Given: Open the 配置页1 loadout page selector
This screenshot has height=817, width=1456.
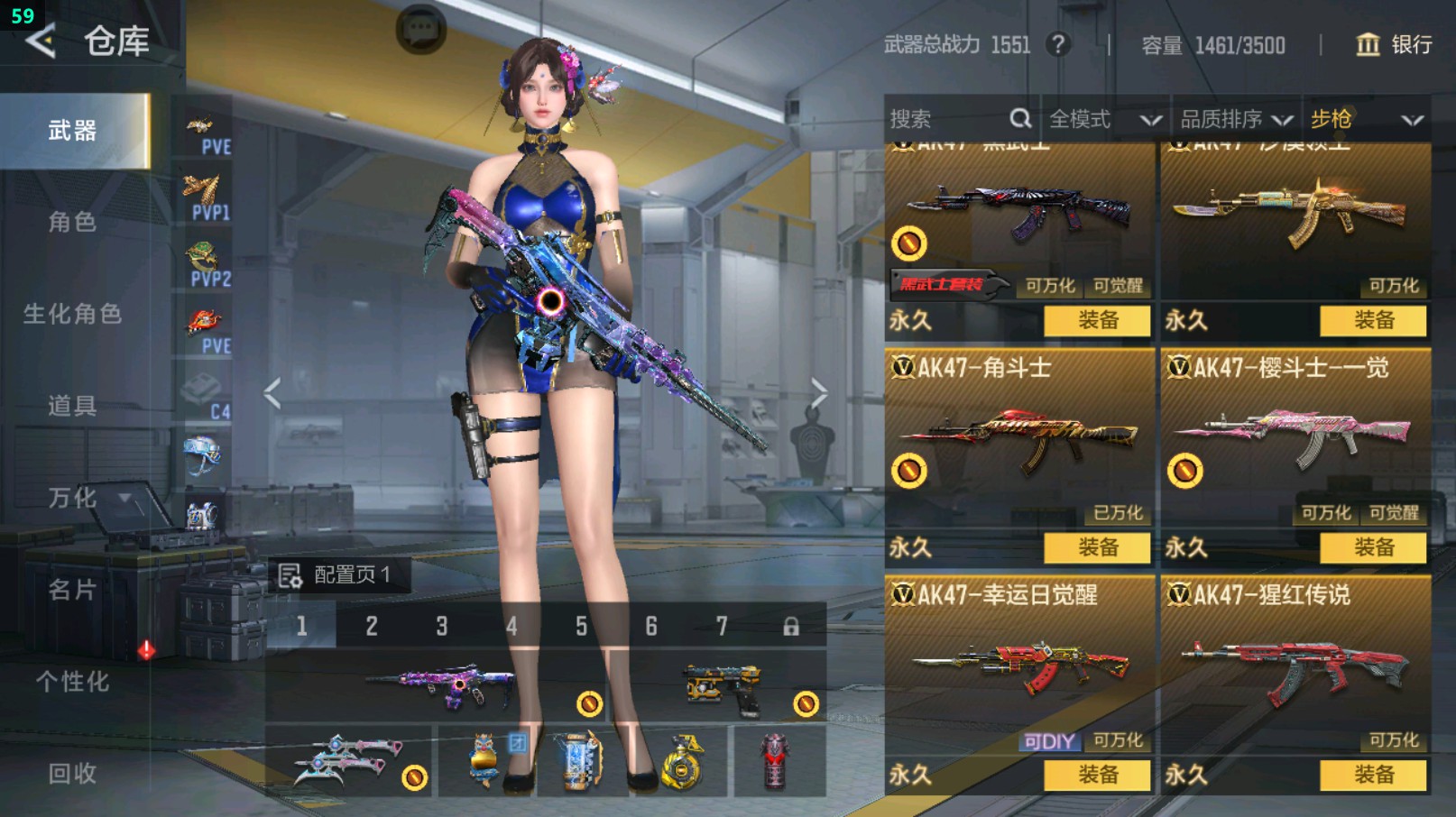Looking at the screenshot, I should pyautogui.click(x=337, y=575).
